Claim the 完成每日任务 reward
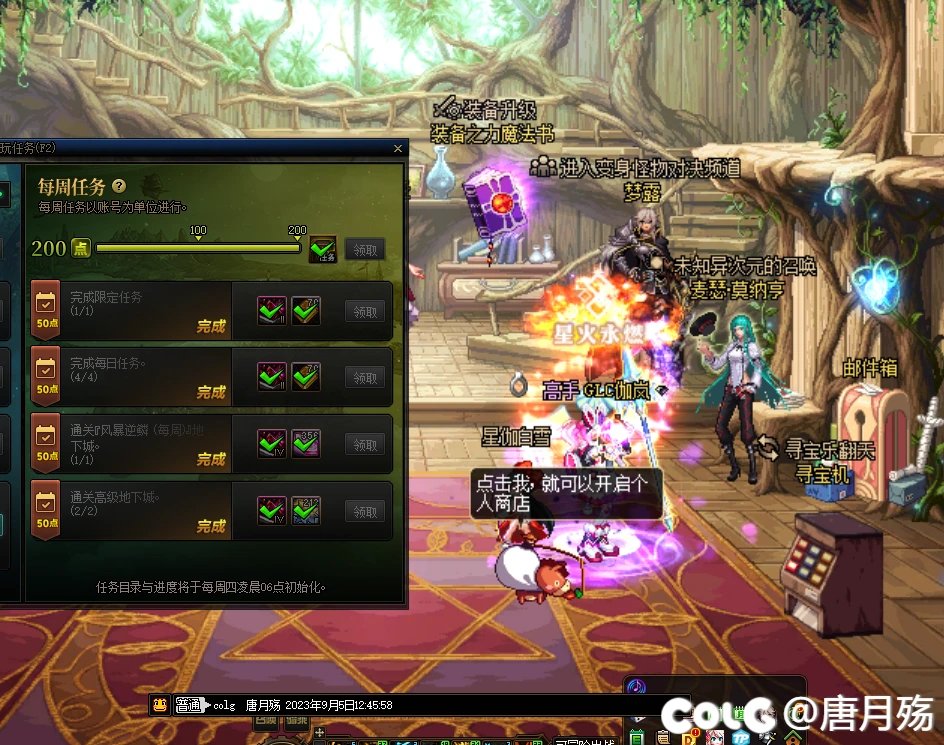The width and height of the screenshot is (944, 745). coord(365,377)
